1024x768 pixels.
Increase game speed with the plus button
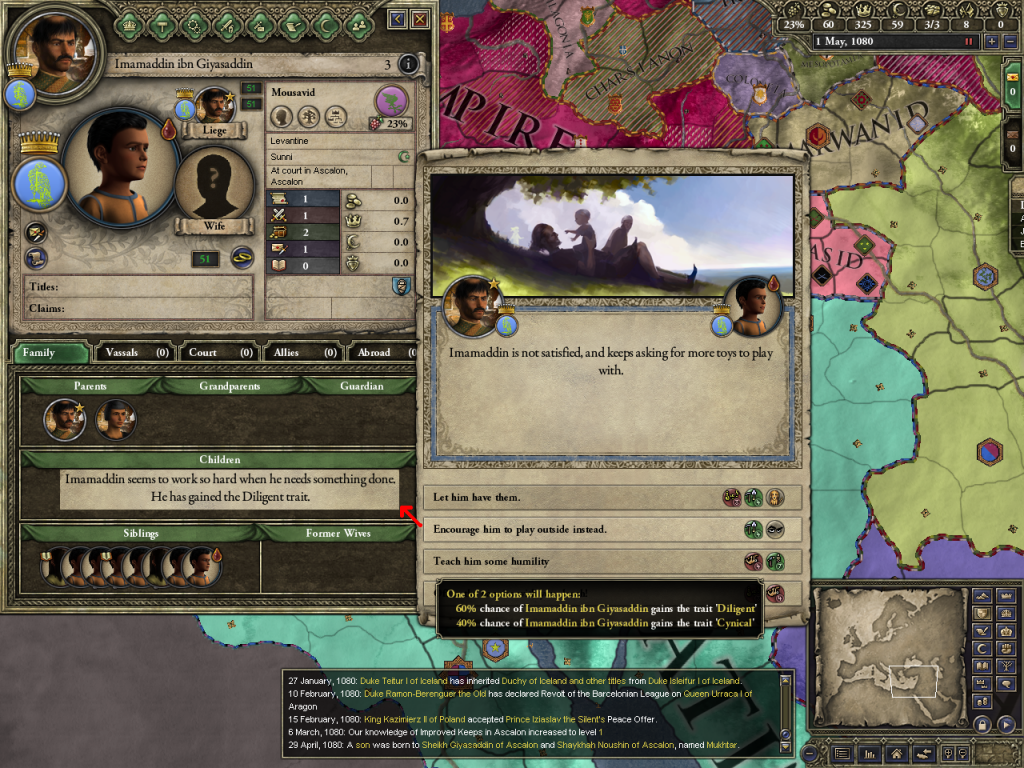[x=992, y=42]
